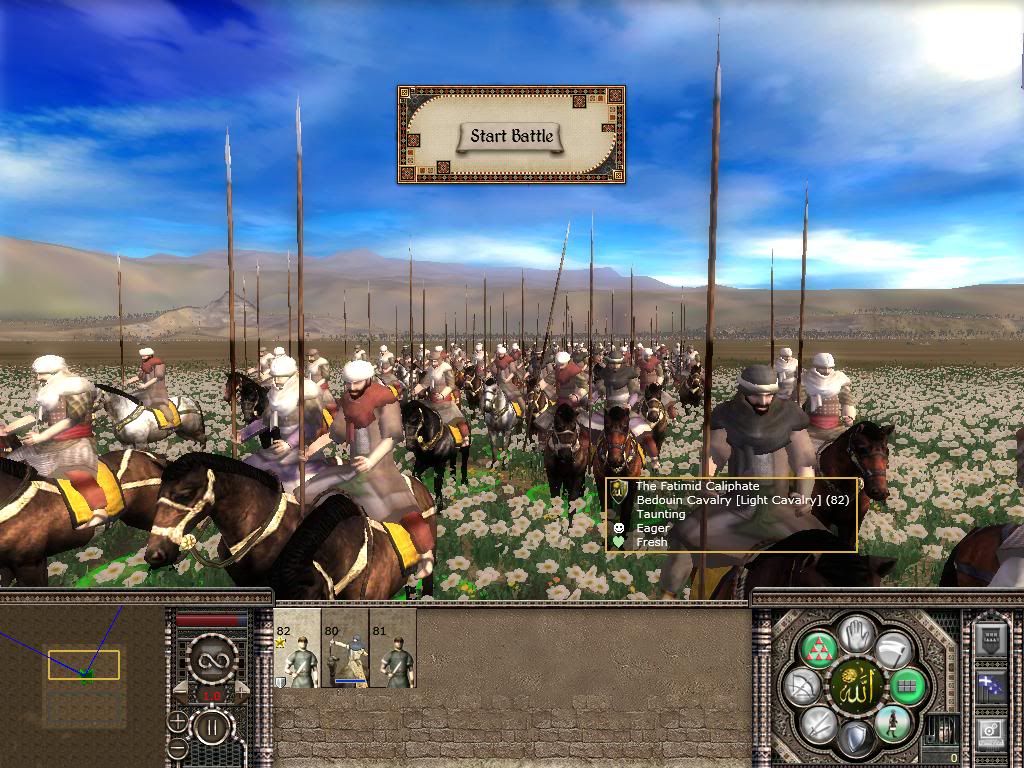Click the battlefield minimap
This screenshot has width=1024, height=768.
(82, 670)
